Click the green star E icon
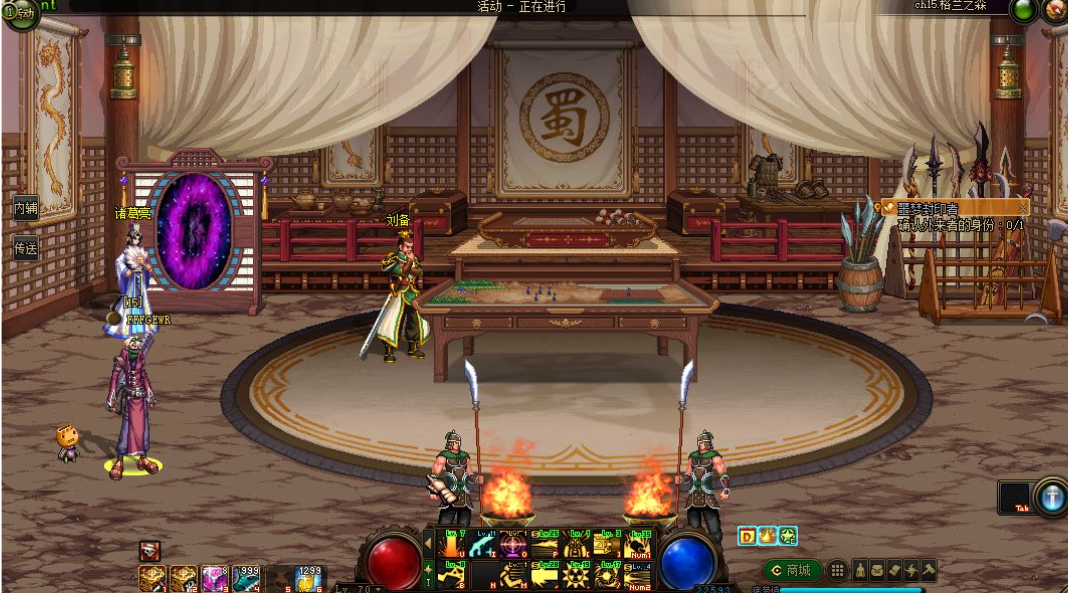The height and width of the screenshot is (593, 1068). (788, 536)
